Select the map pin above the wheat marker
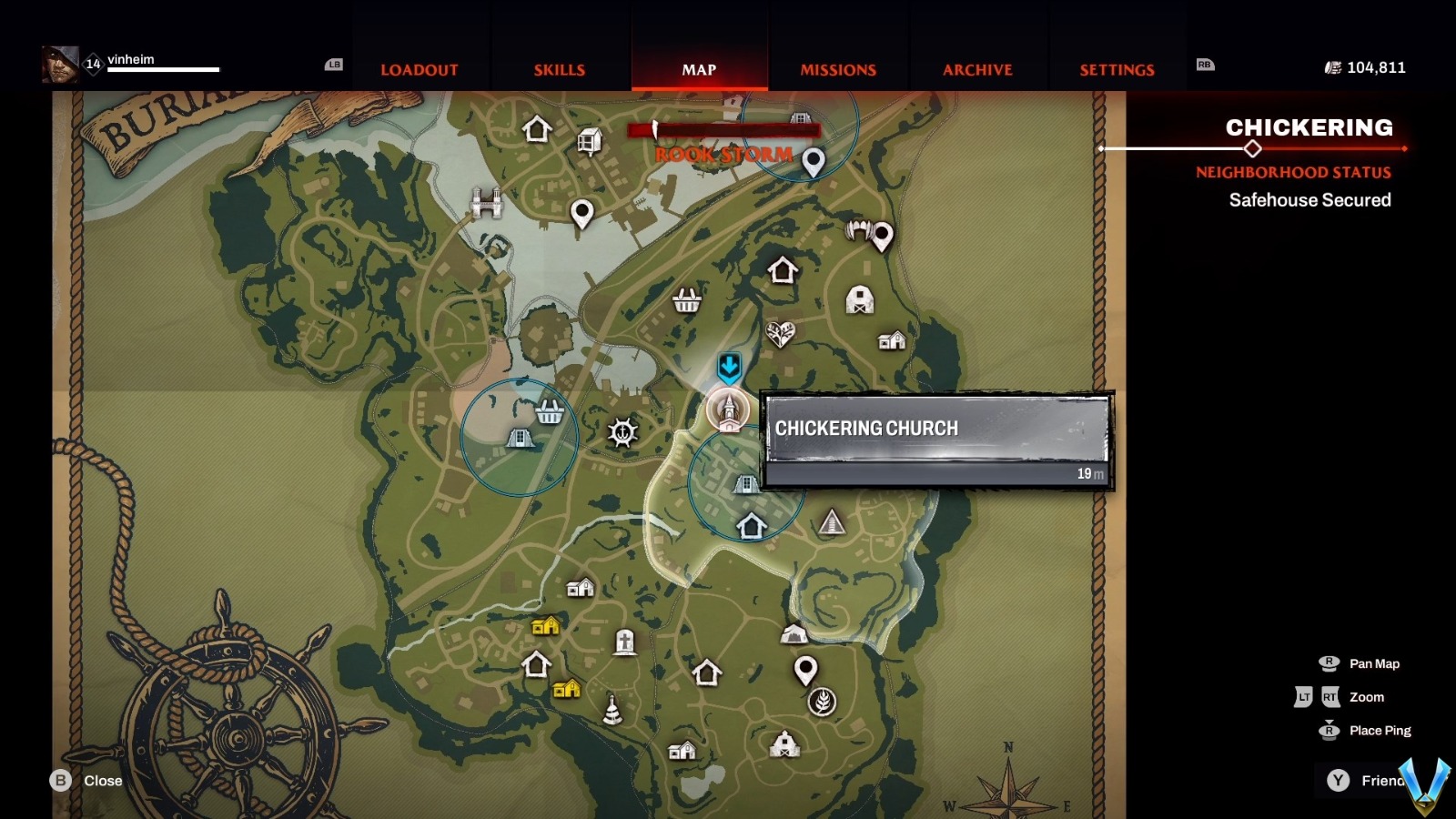Image resolution: width=1456 pixels, height=819 pixels. click(x=808, y=671)
